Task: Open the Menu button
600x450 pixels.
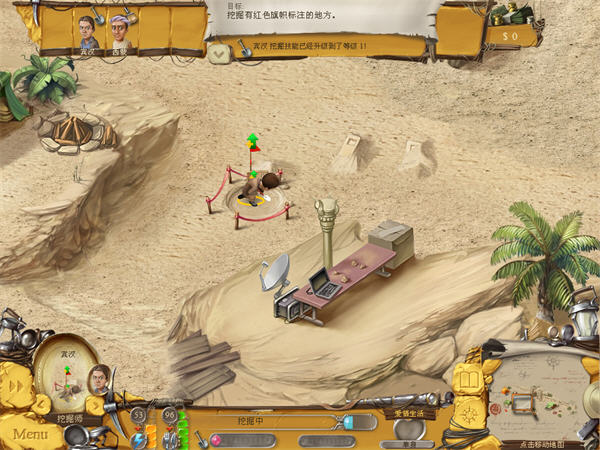Action: pos(30,434)
